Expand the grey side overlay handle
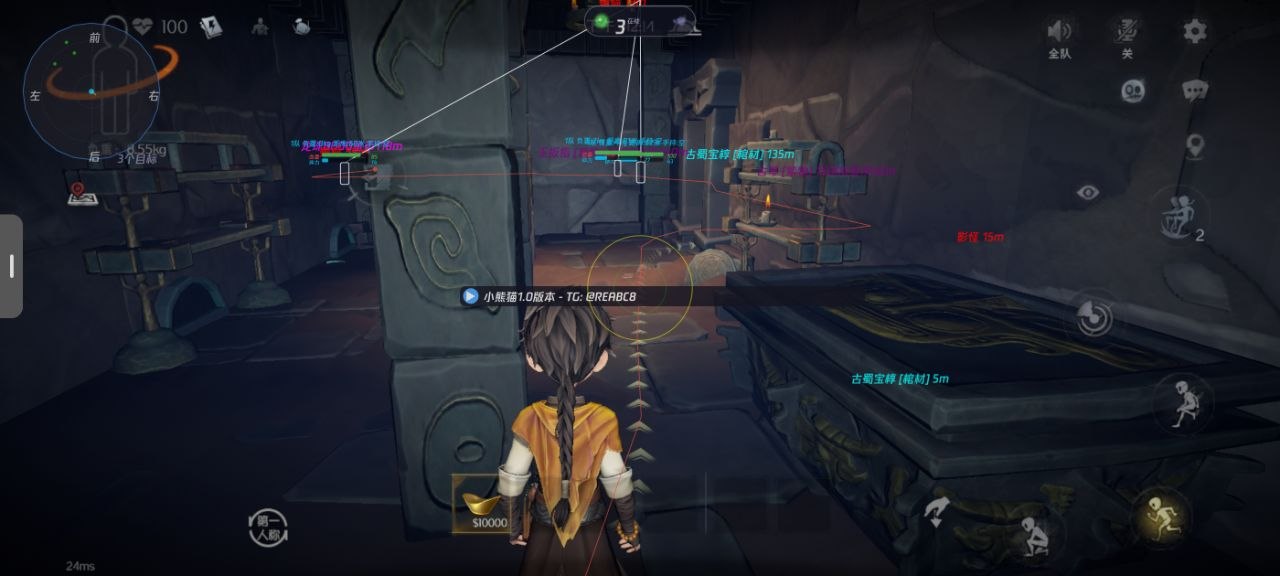Viewport: 1280px width, 576px height. click(x=11, y=266)
